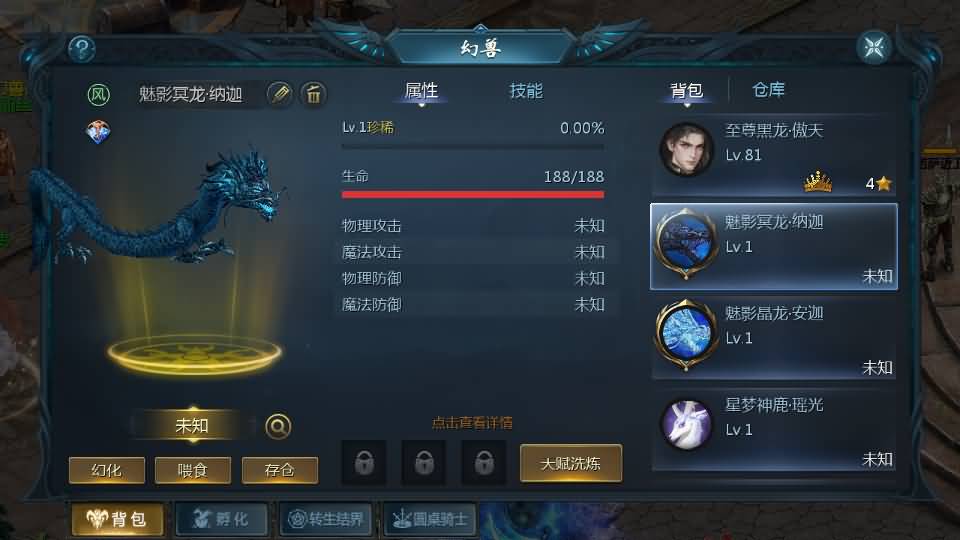Switch to the 技能 skills tab
This screenshot has width=960, height=540.
(x=526, y=91)
